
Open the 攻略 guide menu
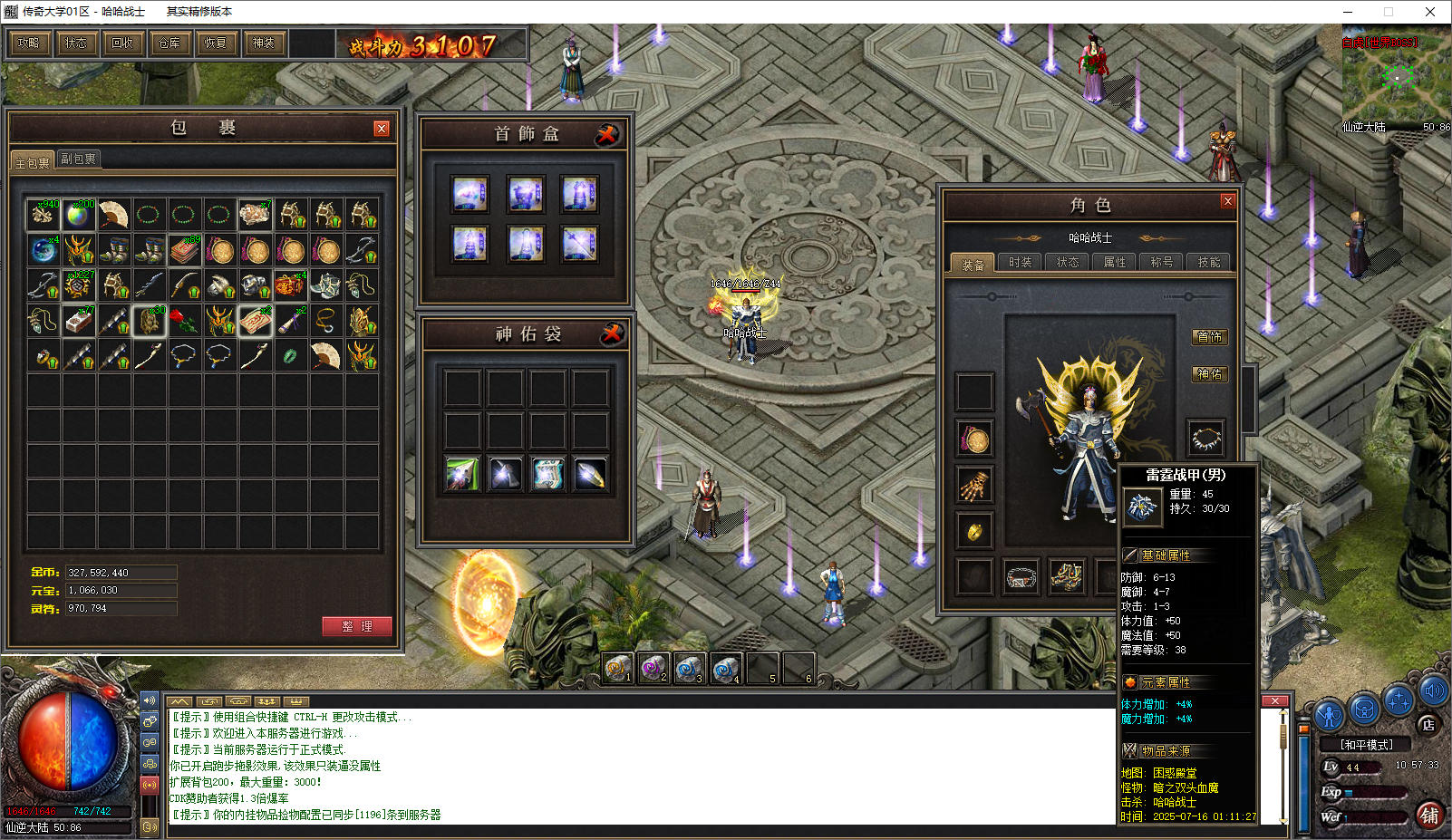tap(29, 43)
